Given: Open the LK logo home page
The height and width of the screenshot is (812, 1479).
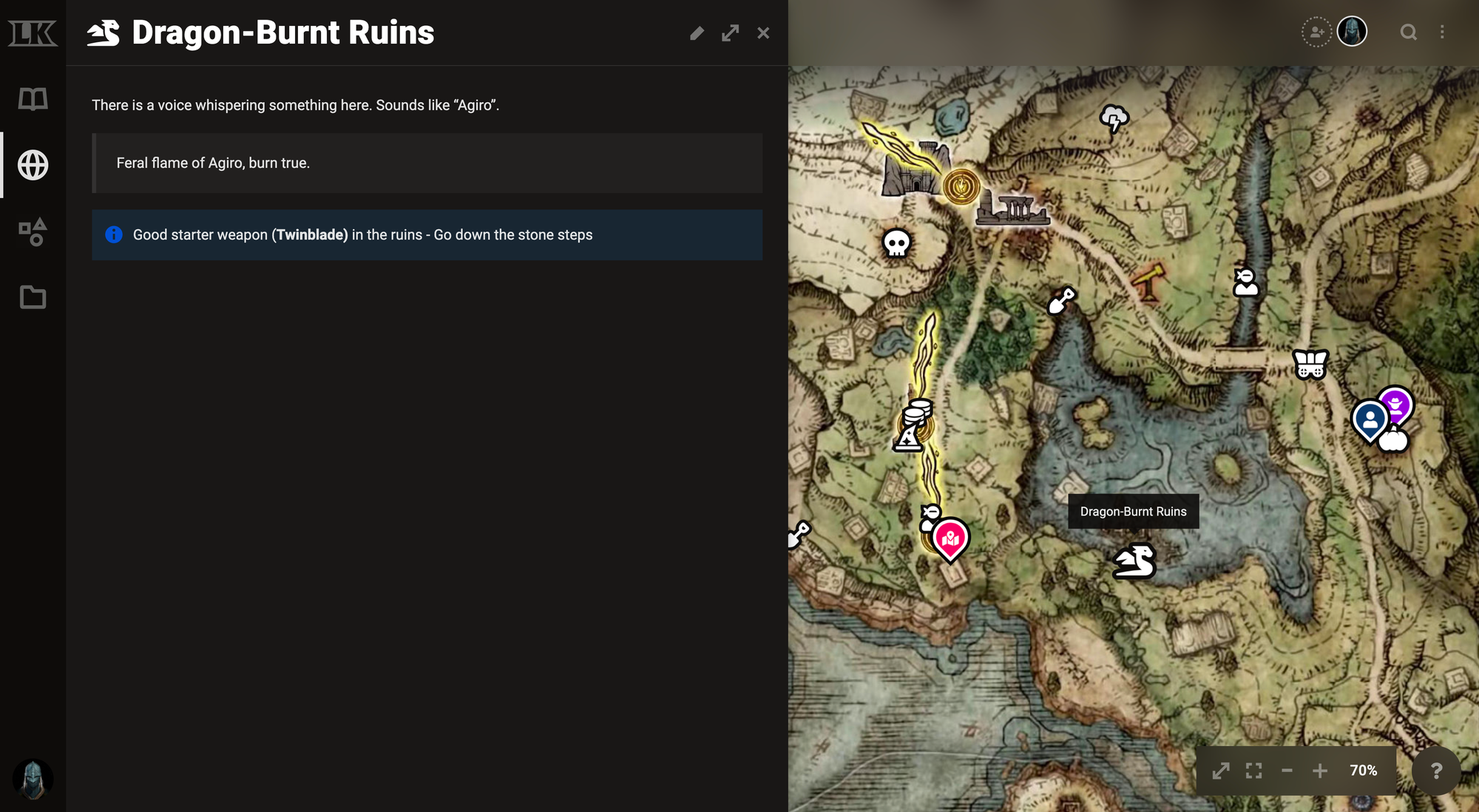Looking at the screenshot, I should (32, 32).
